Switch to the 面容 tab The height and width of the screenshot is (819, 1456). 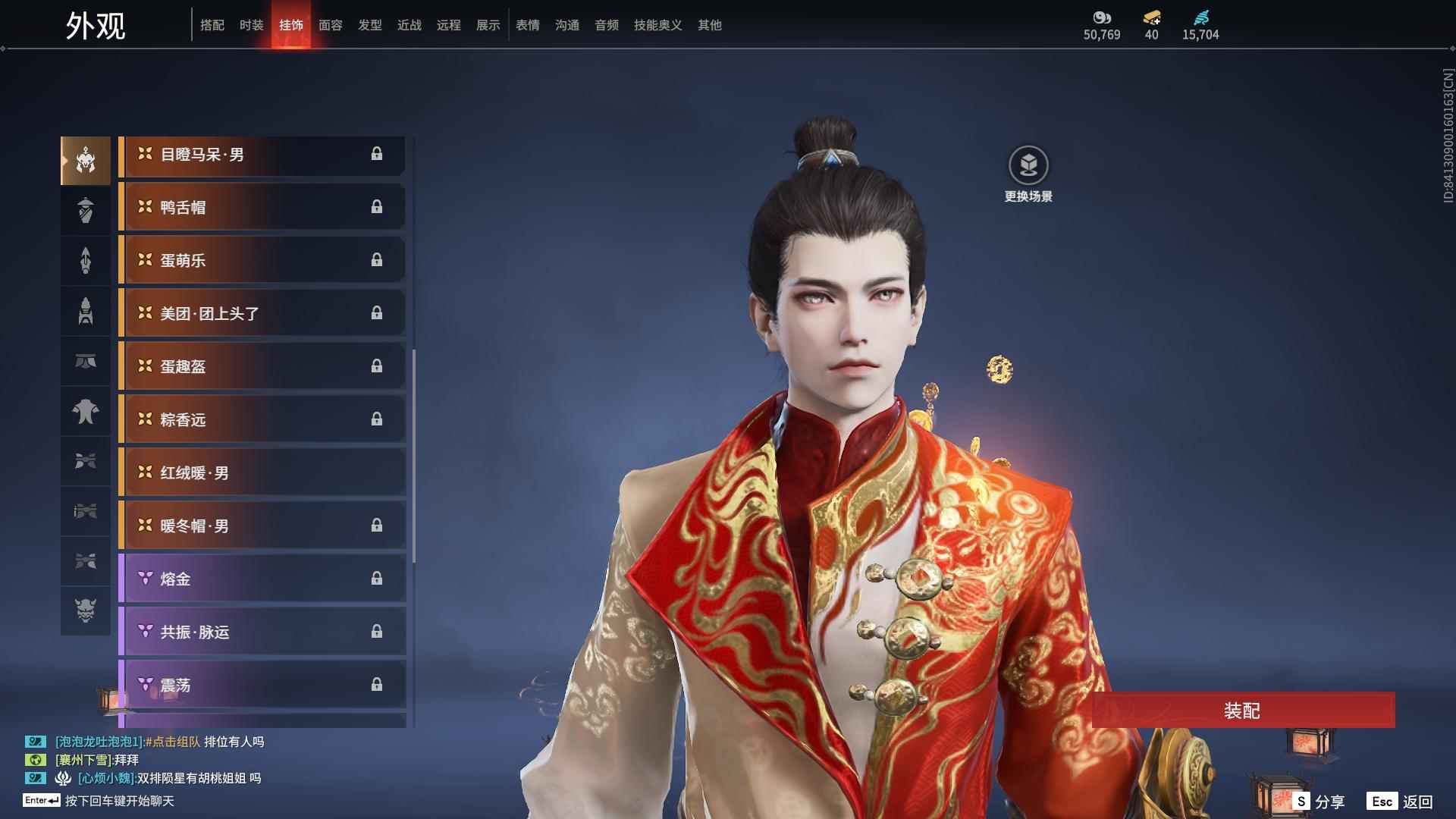tap(330, 25)
